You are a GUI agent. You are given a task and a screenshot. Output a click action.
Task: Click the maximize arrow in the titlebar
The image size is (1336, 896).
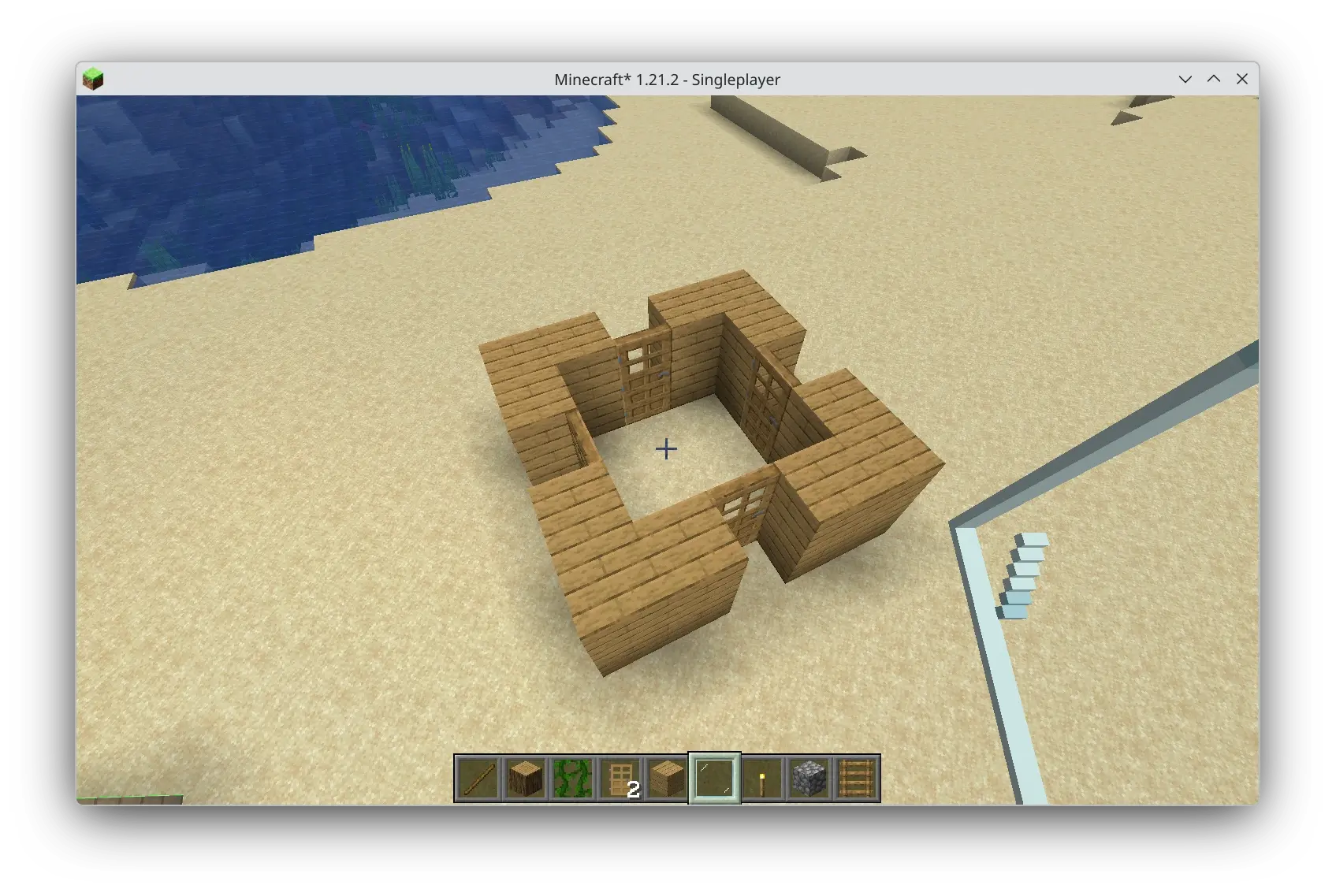(x=1214, y=79)
